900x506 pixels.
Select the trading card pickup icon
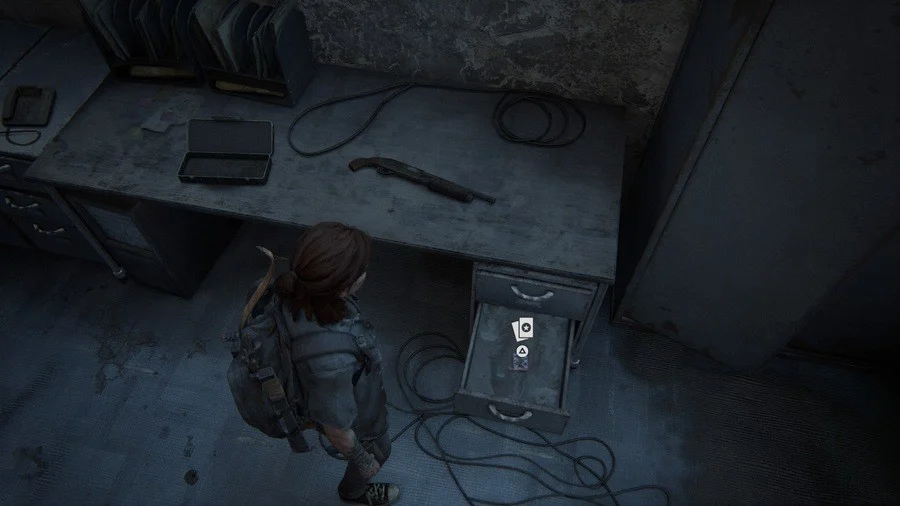pos(522,328)
